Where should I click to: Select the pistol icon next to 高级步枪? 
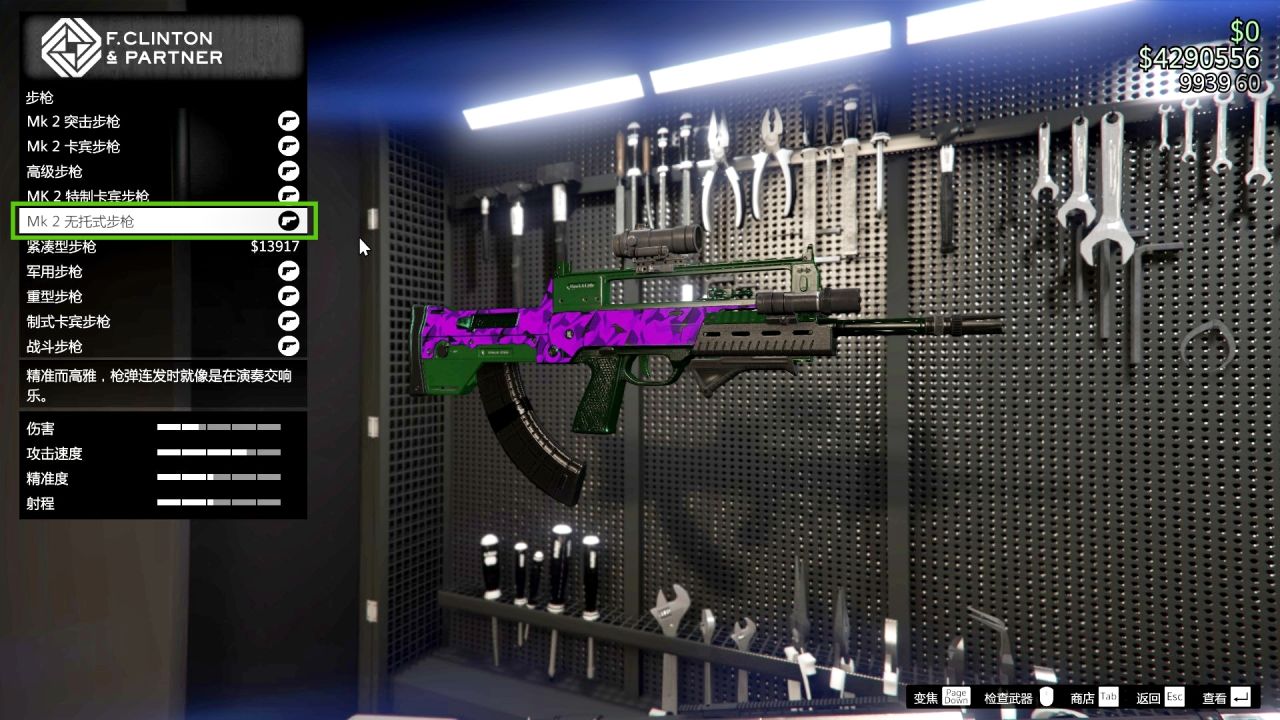pyautogui.click(x=289, y=171)
